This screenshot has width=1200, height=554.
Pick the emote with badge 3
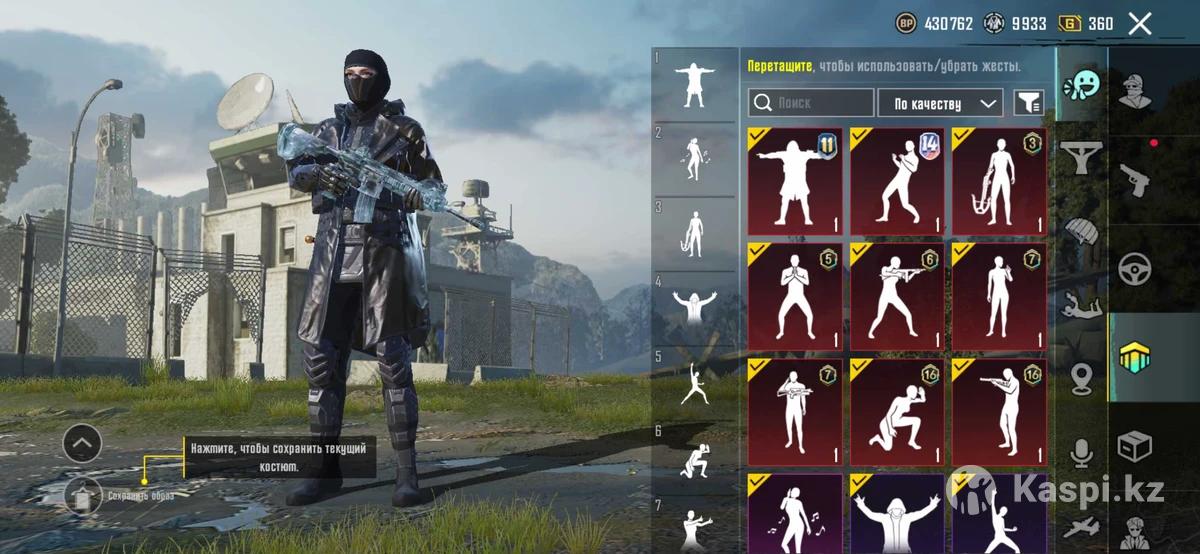click(x=999, y=181)
